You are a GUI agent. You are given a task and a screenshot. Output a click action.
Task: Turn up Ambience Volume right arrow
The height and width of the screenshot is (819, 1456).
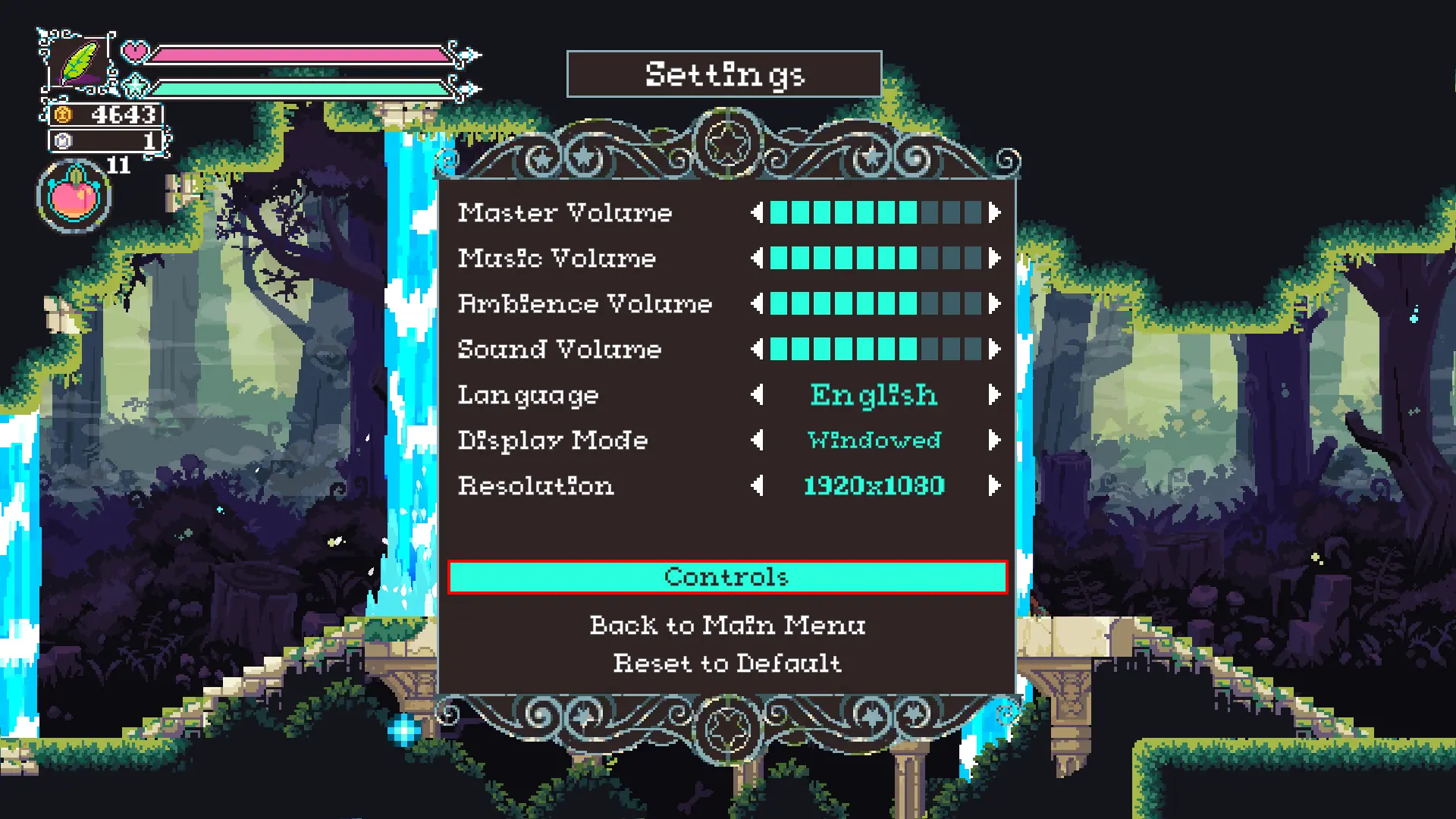pos(994,304)
